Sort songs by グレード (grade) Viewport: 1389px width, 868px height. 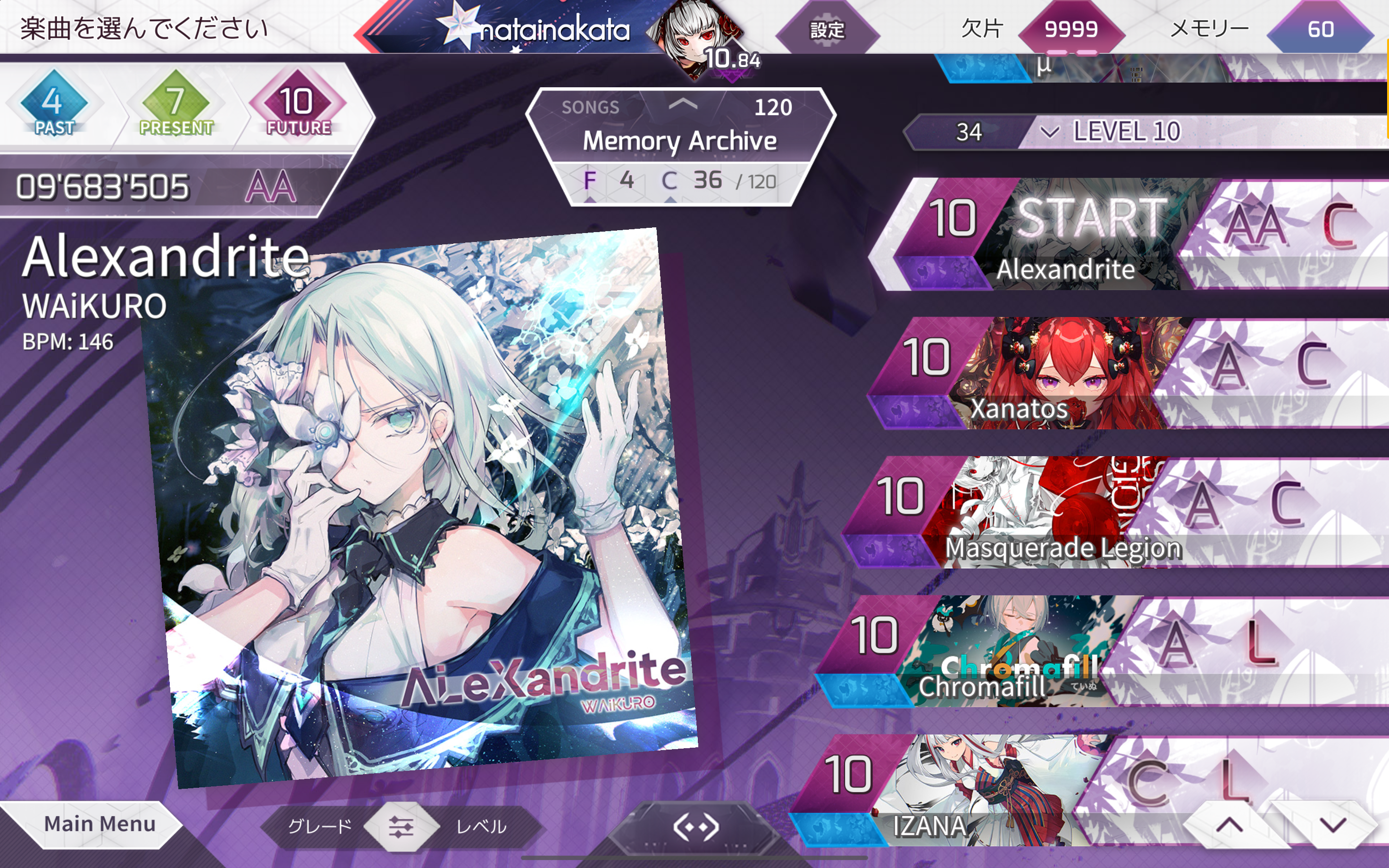click(319, 826)
